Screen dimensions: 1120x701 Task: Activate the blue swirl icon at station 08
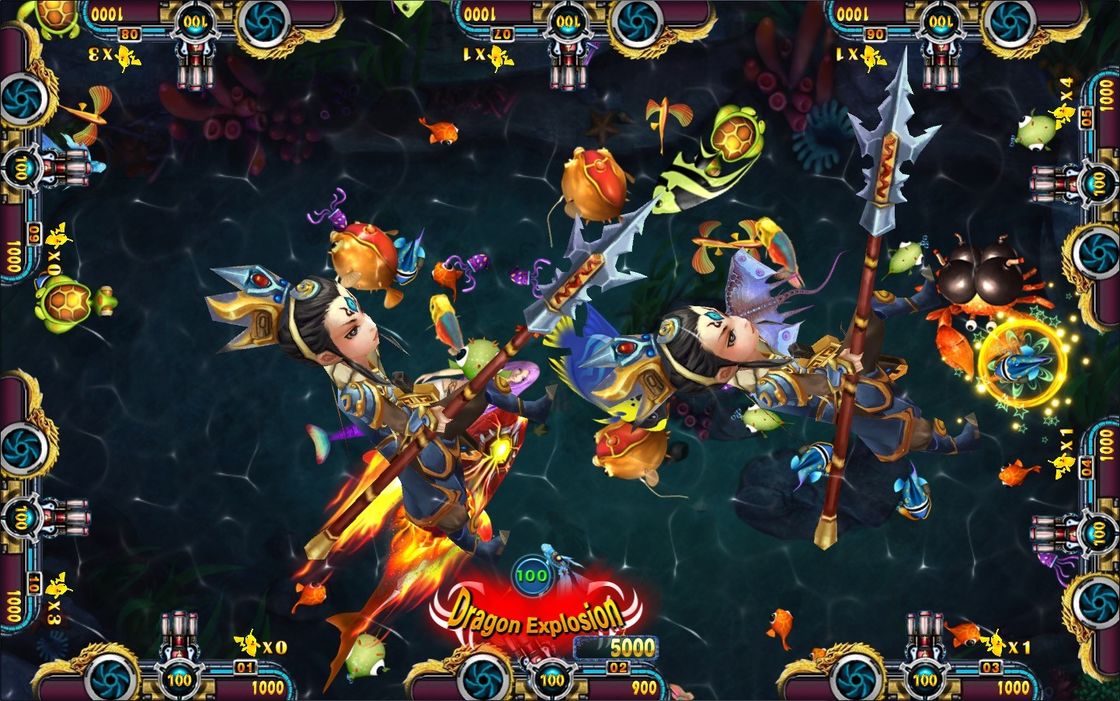(265, 22)
